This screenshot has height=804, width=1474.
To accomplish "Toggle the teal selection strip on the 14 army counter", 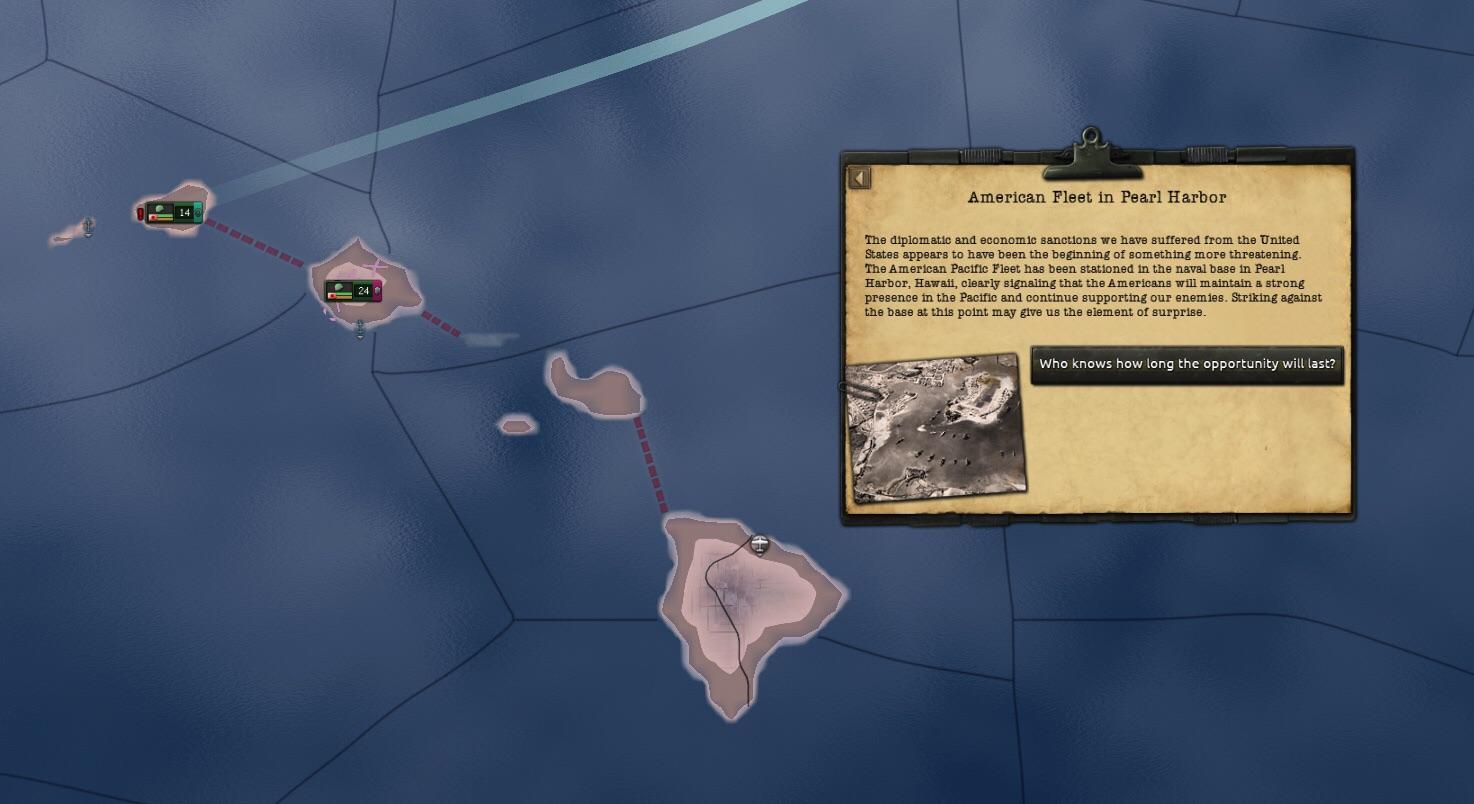I will coord(198,213).
